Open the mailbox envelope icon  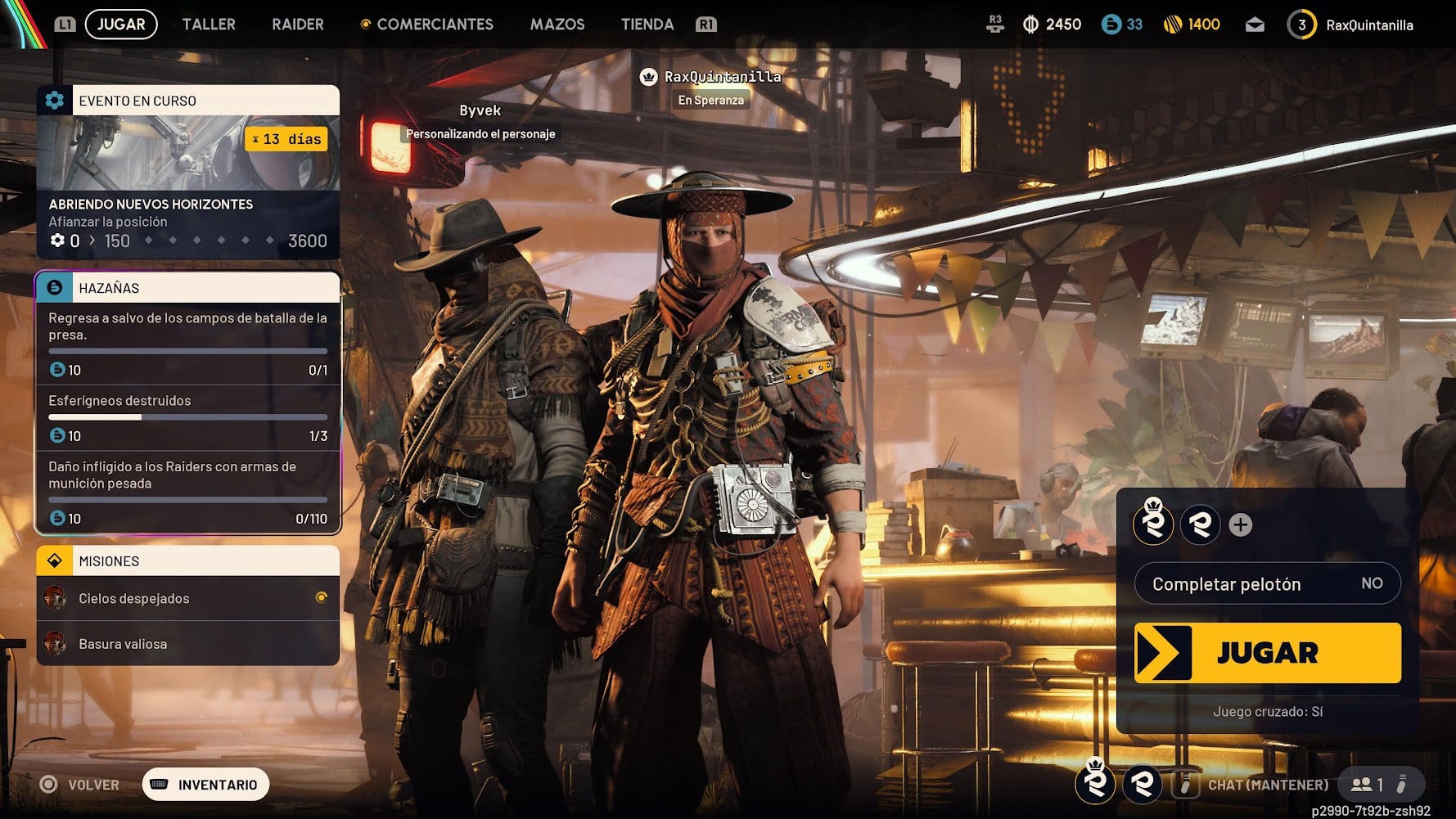click(x=1255, y=25)
